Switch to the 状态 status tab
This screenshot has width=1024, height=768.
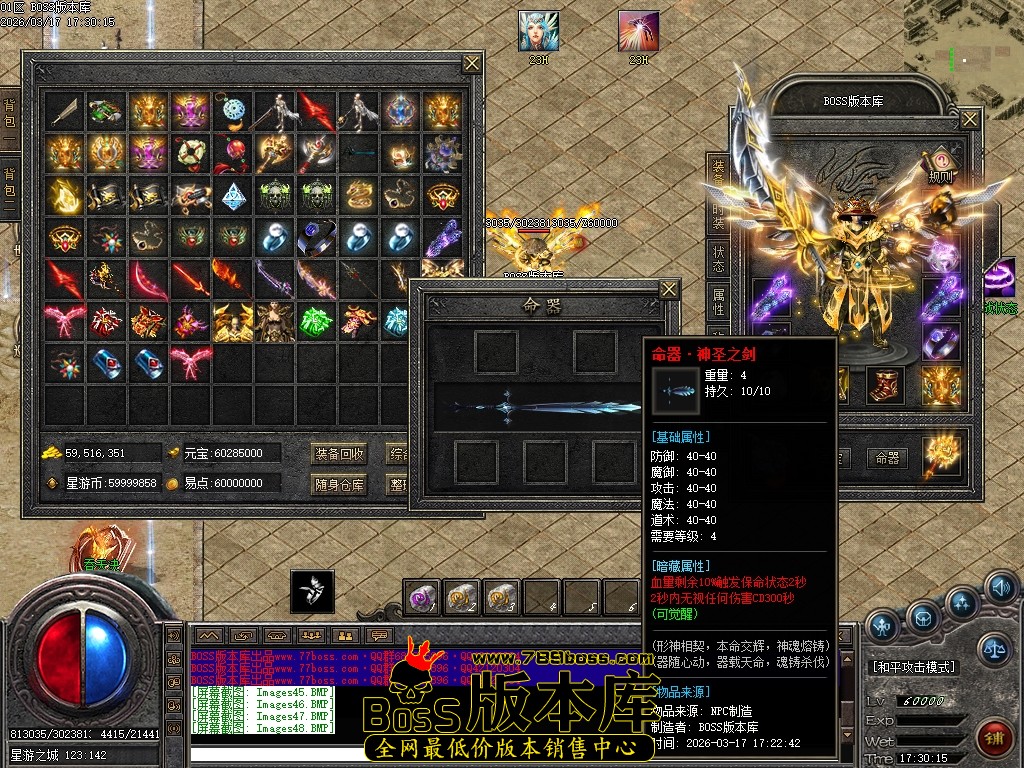[718, 254]
